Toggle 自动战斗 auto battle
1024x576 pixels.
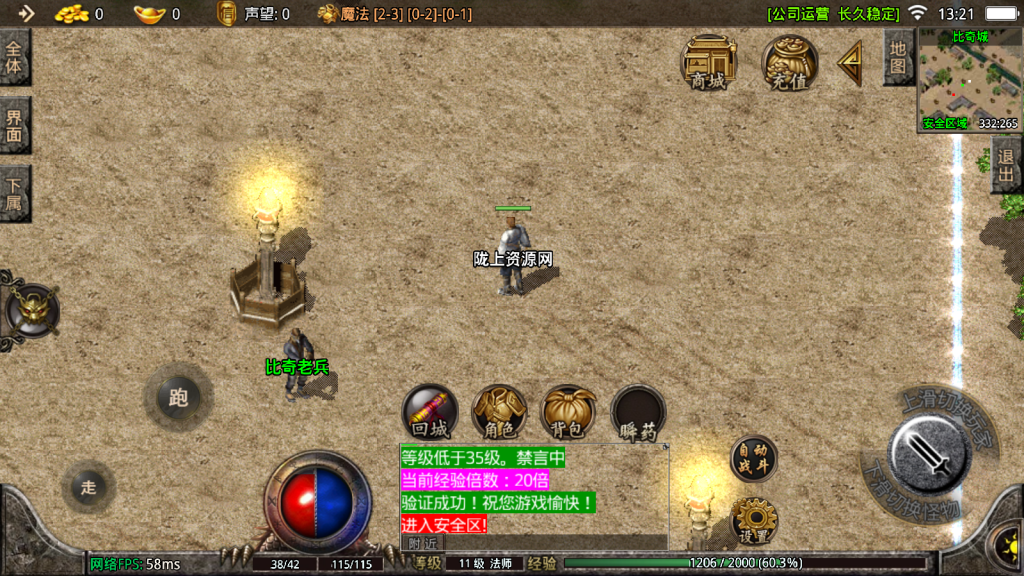coord(752,459)
